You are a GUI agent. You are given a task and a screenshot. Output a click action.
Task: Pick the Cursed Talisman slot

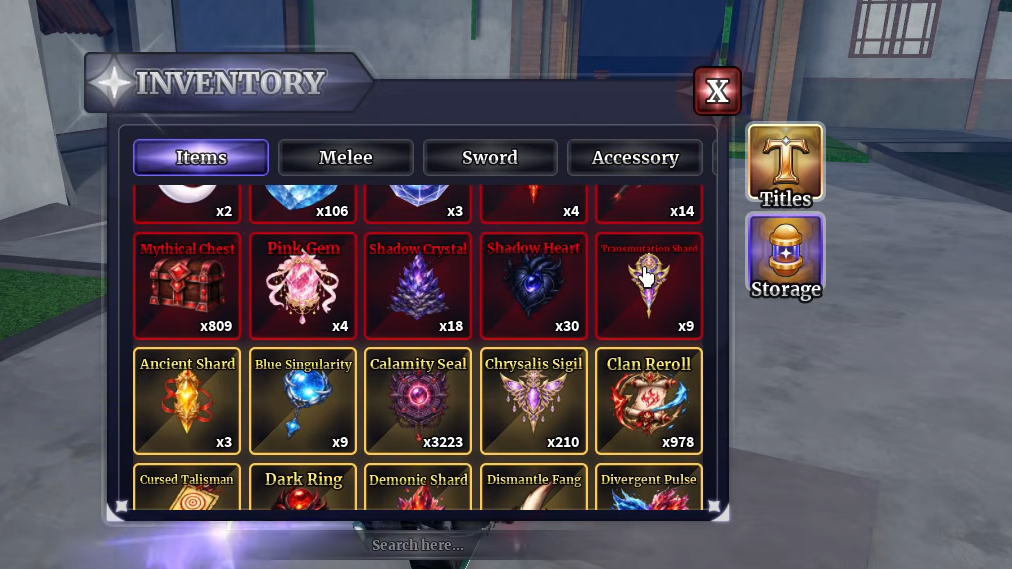coord(187,489)
